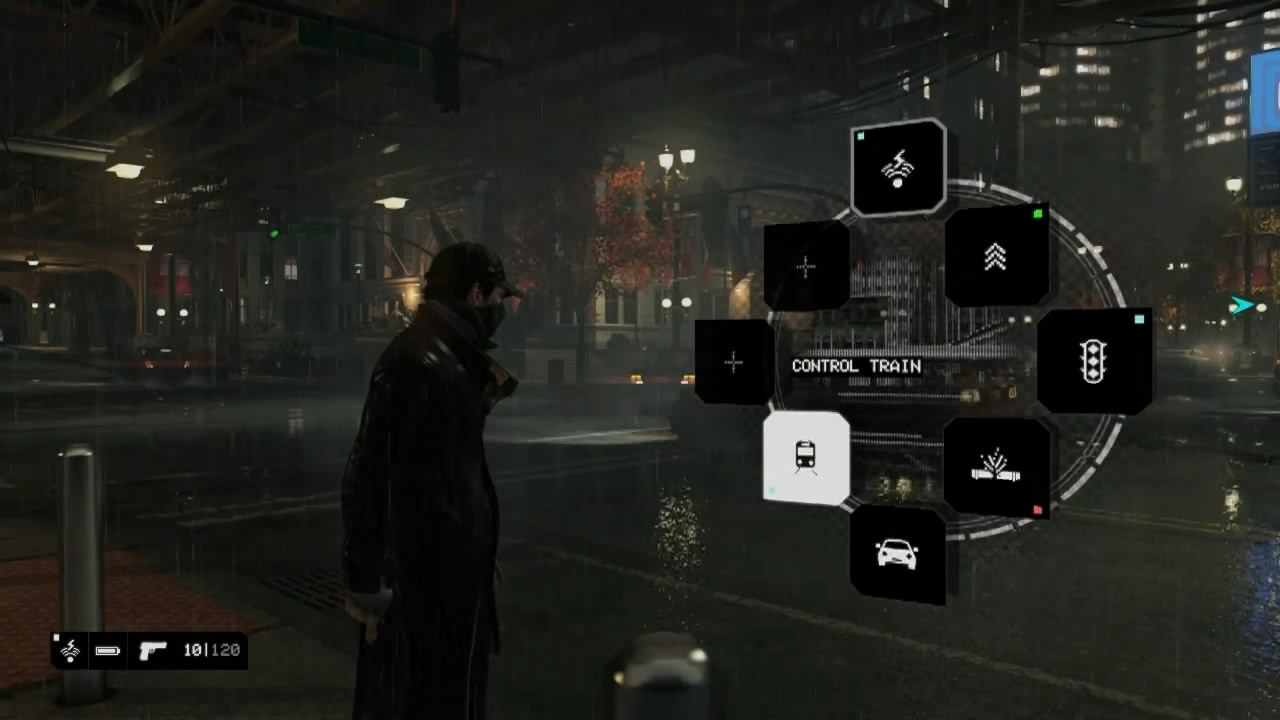Click the pistol weapon icon
The width and height of the screenshot is (1280, 720).
(153, 650)
